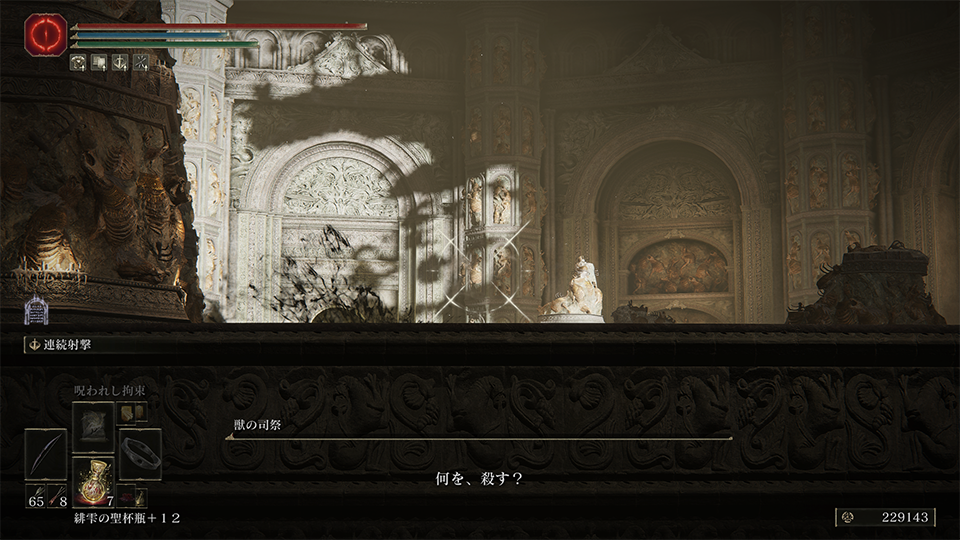Click the crossed-arrows buff status icon
Viewport: 960px width, 540px height.
pyautogui.click(x=141, y=62)
